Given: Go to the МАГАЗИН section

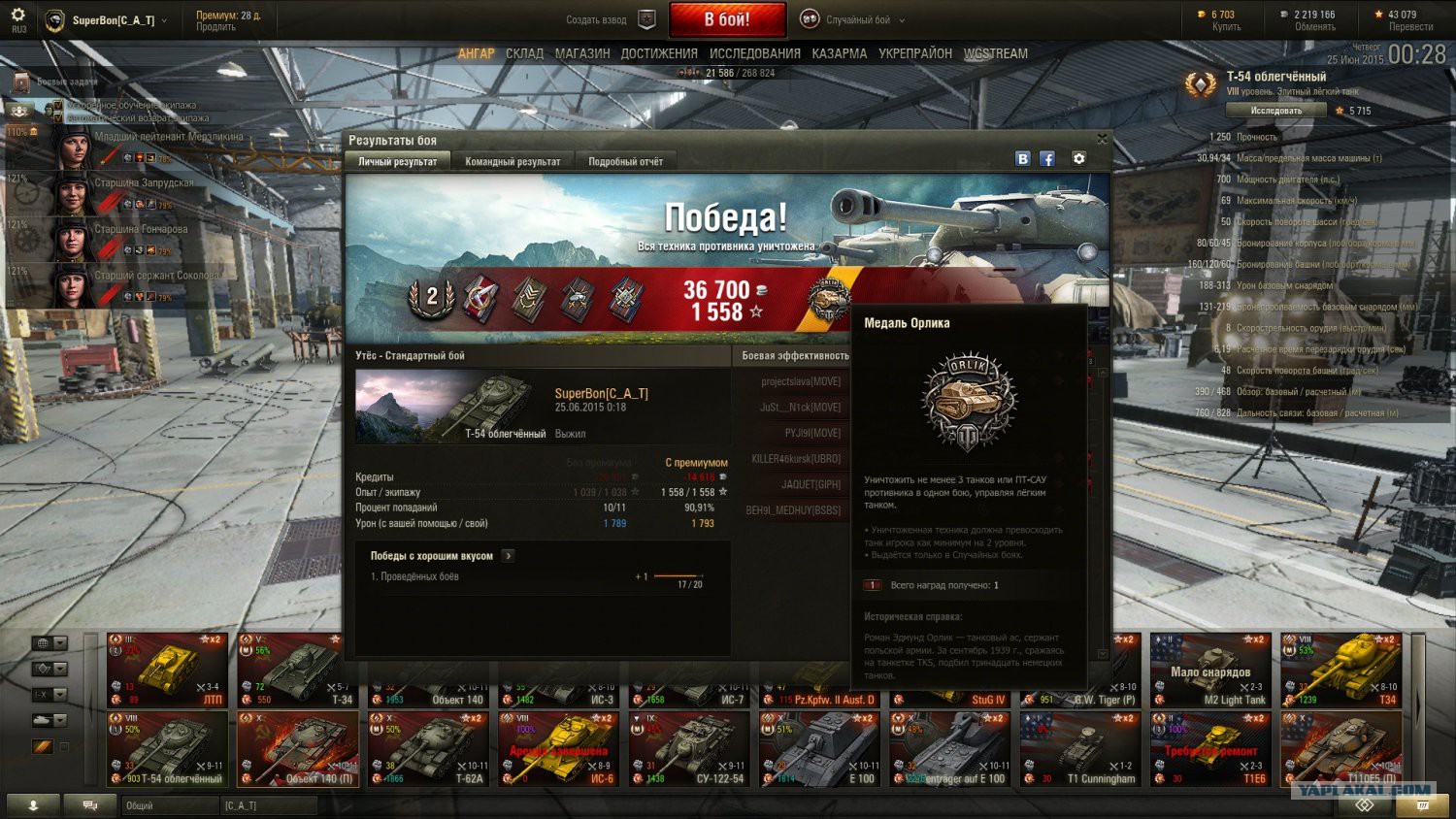Looking at the screenshot, I should click(x=582, y=54).
